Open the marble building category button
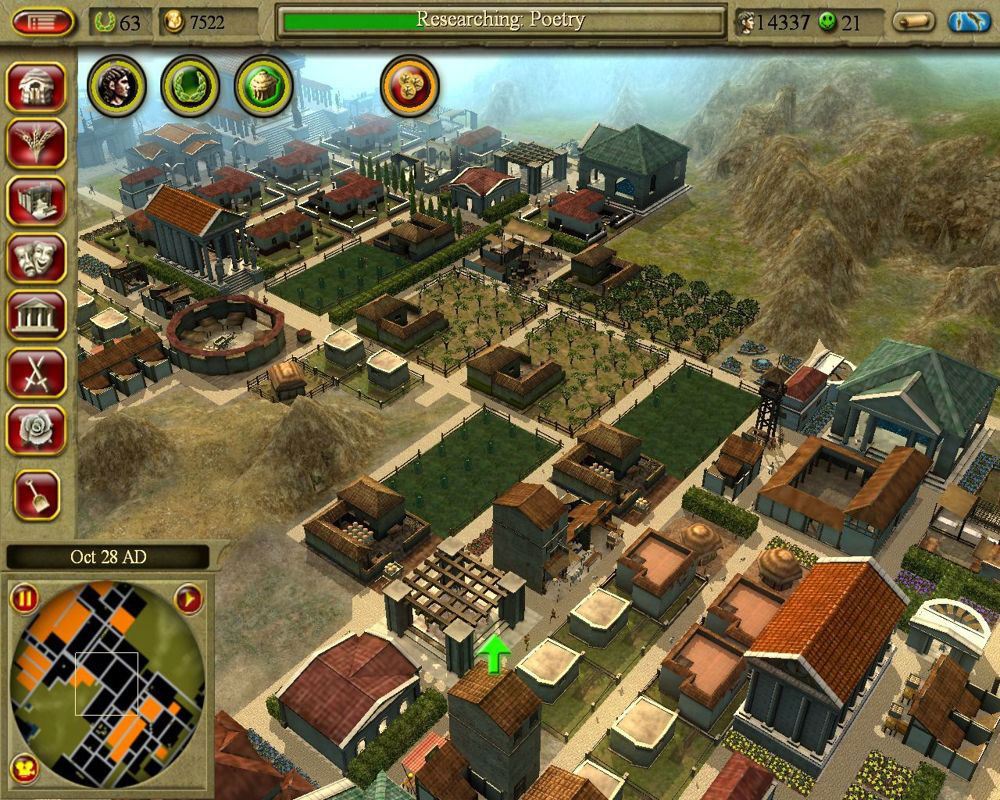Image resolution: width=1000 pixels, height=800 pixels. point(37,203)
